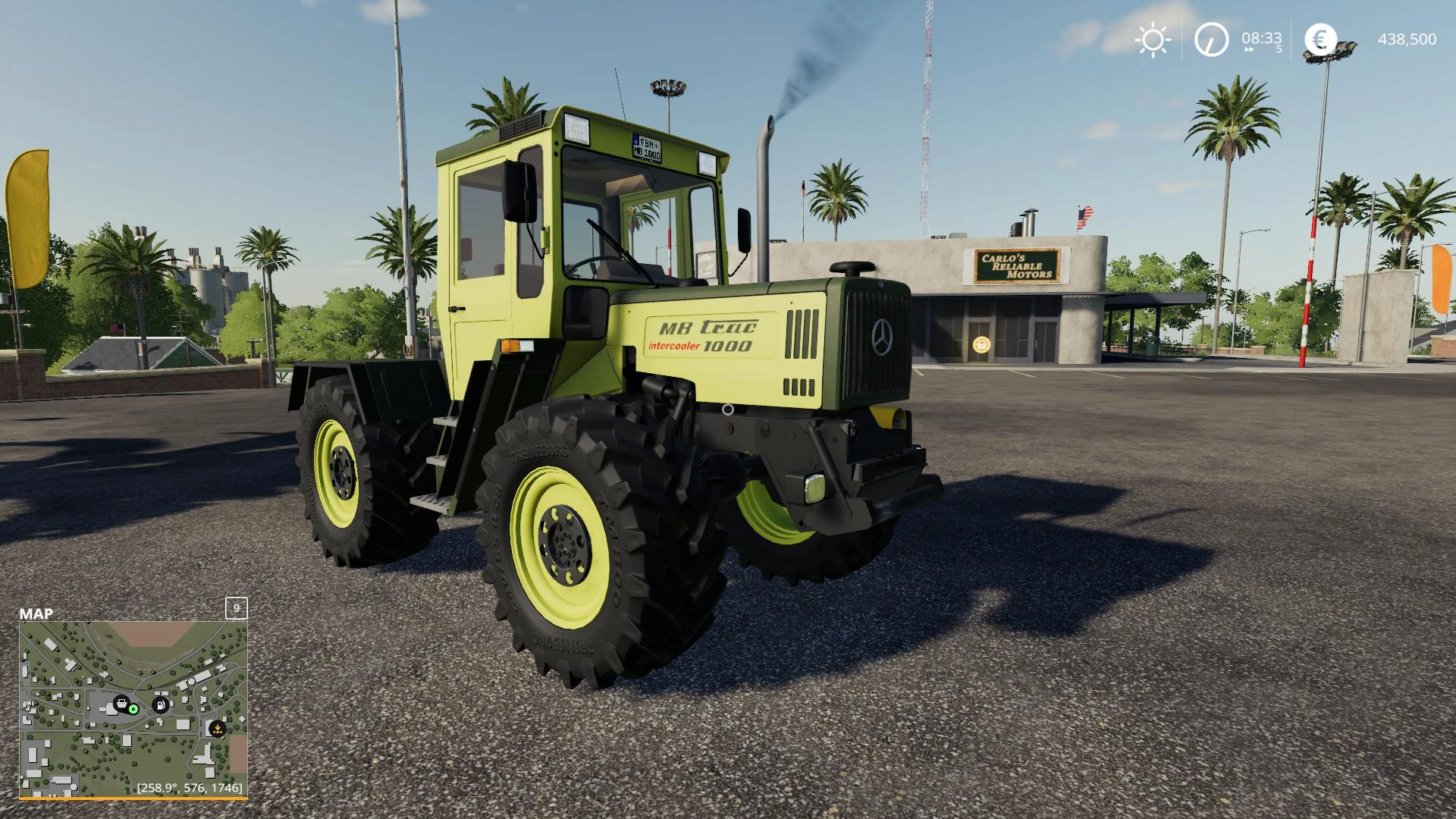The width and height of the screenshot is (1456, 819).
Task: Select the fuel pump icon on the minimap
Action: click(160, 705)
